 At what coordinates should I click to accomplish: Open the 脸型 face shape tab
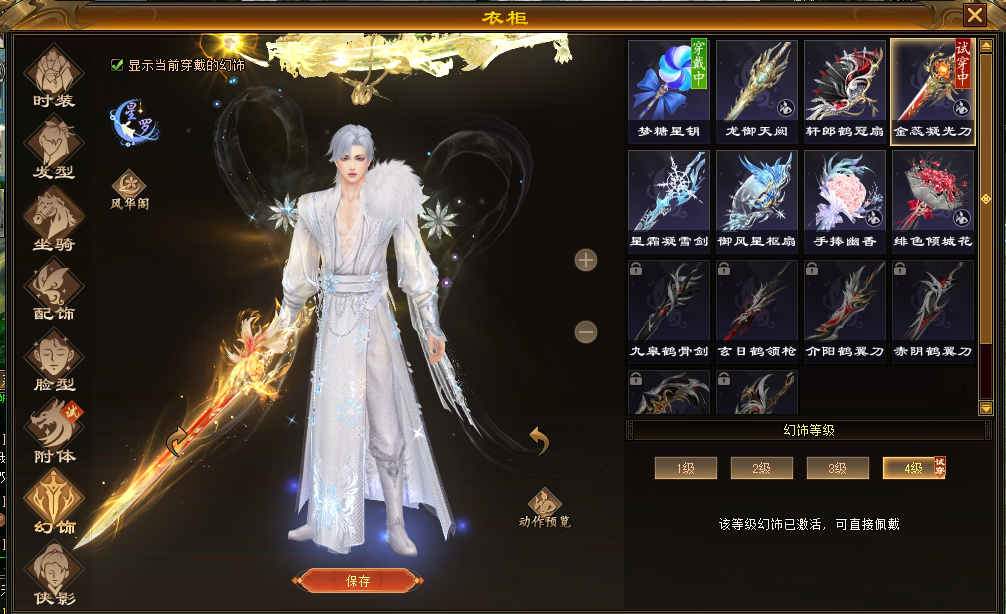click(54, 358)
